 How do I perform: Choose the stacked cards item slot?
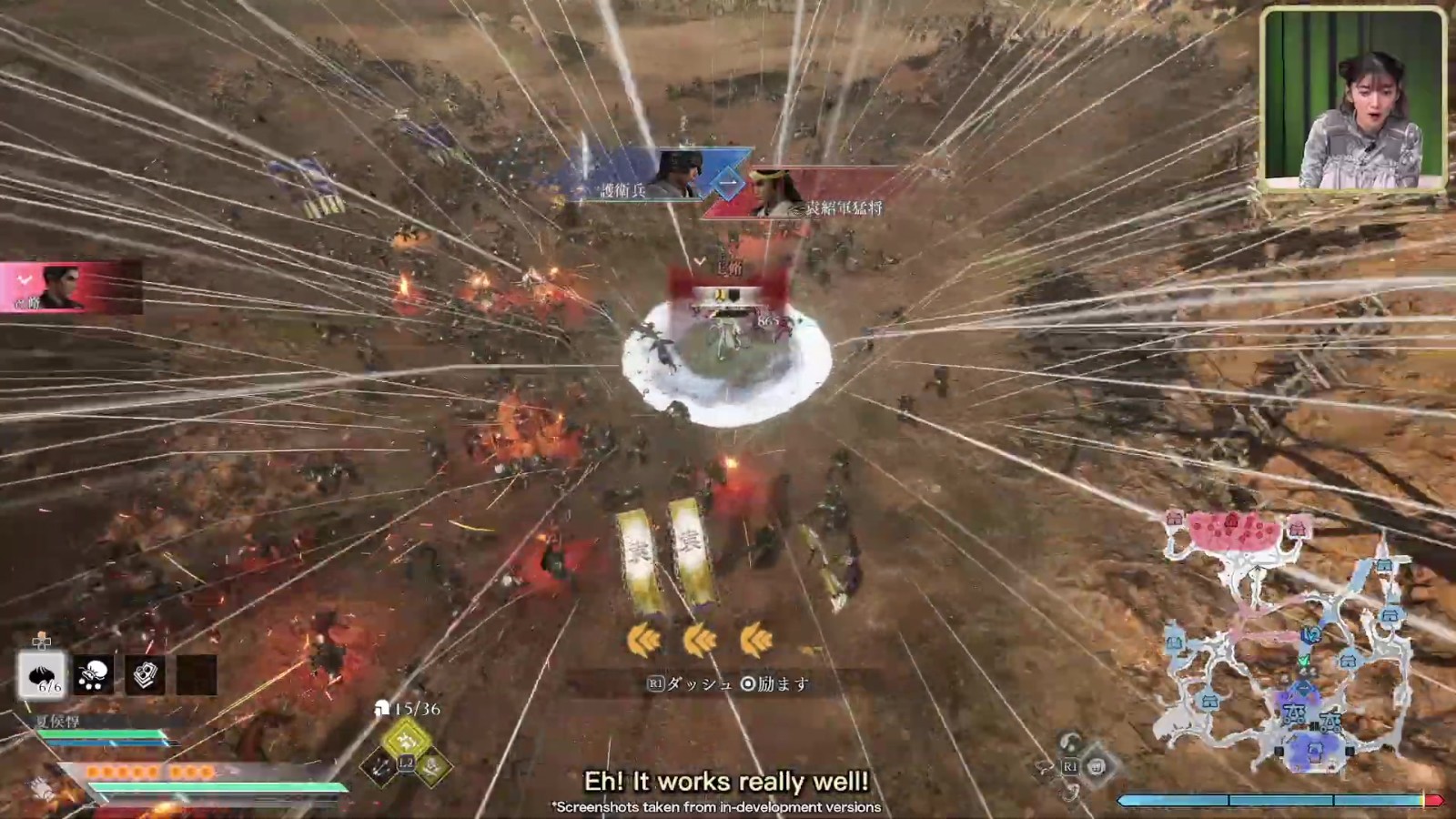coord(145,675)
